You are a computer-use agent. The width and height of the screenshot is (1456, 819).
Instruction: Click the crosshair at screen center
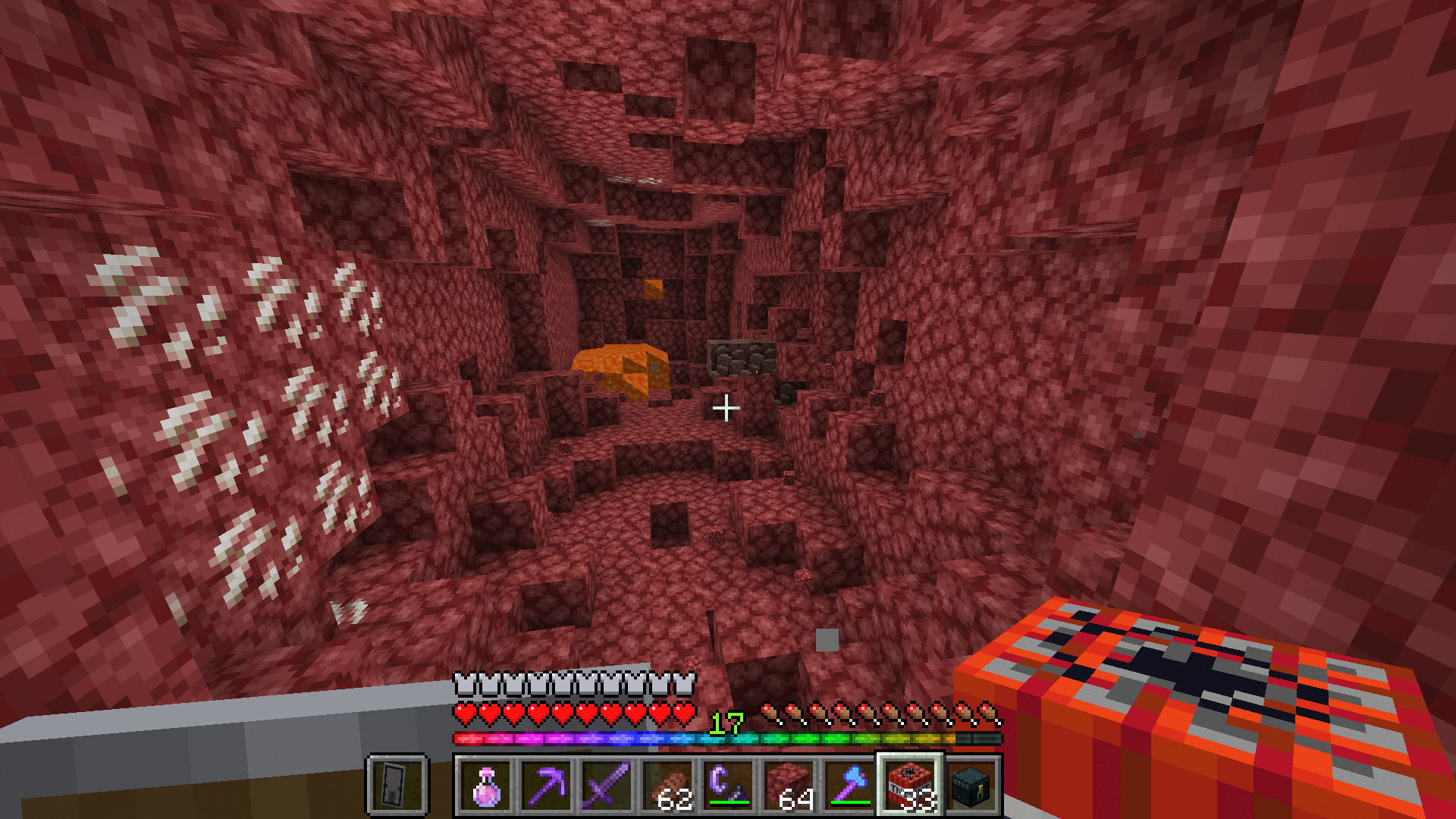click(726, 408)
